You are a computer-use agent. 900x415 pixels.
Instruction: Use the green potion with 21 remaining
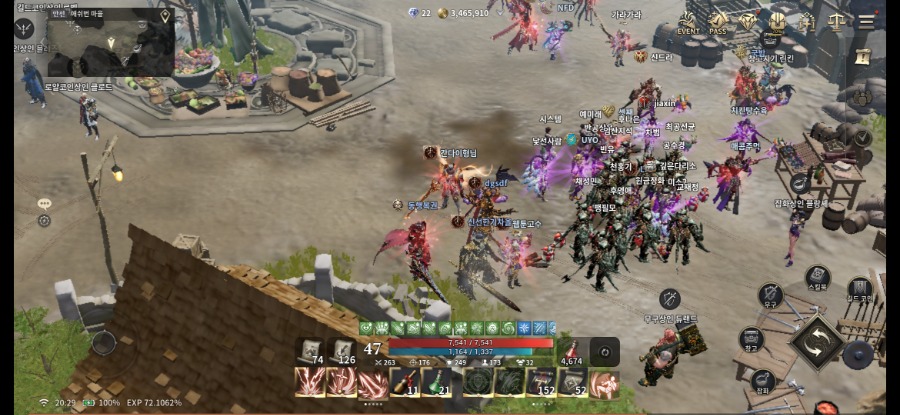click(x=435, y=381)
